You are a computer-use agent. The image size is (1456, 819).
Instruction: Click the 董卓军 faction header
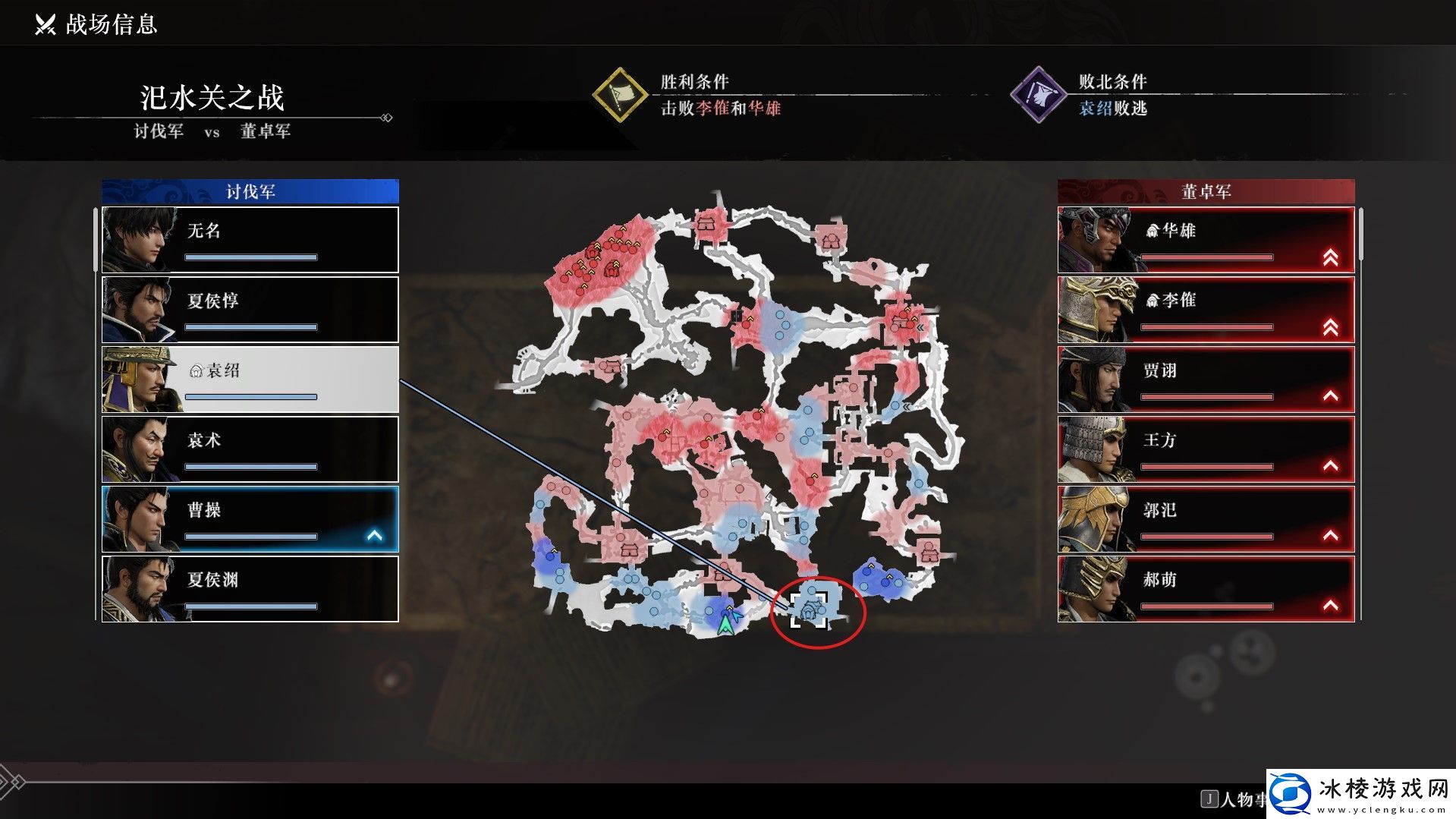1206,191
